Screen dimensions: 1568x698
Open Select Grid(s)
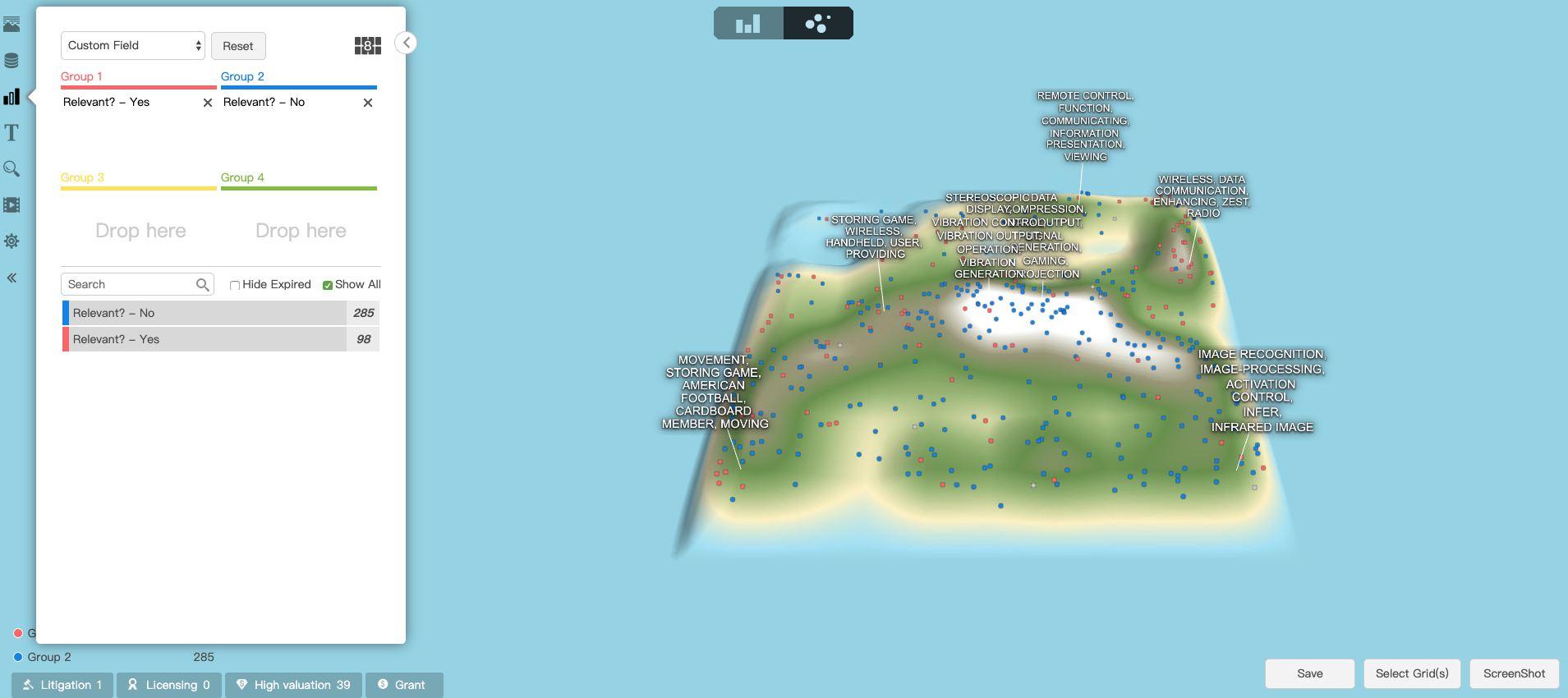1412,673
